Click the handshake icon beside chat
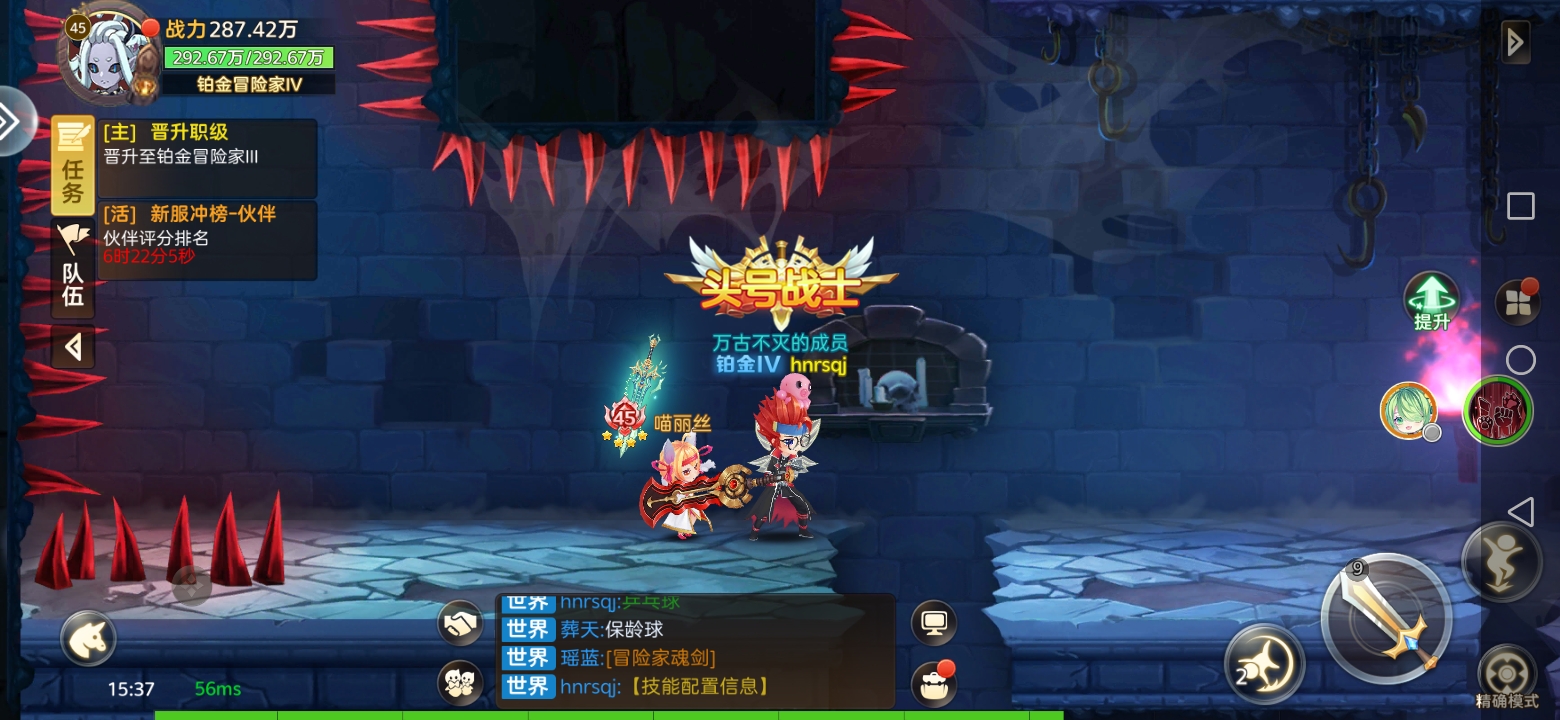The image size is (1560, 720). tap(460, 624)
